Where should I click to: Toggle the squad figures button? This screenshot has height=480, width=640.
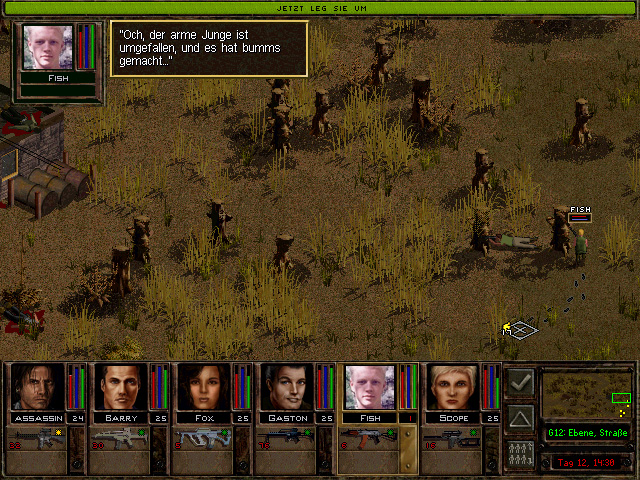520,452
